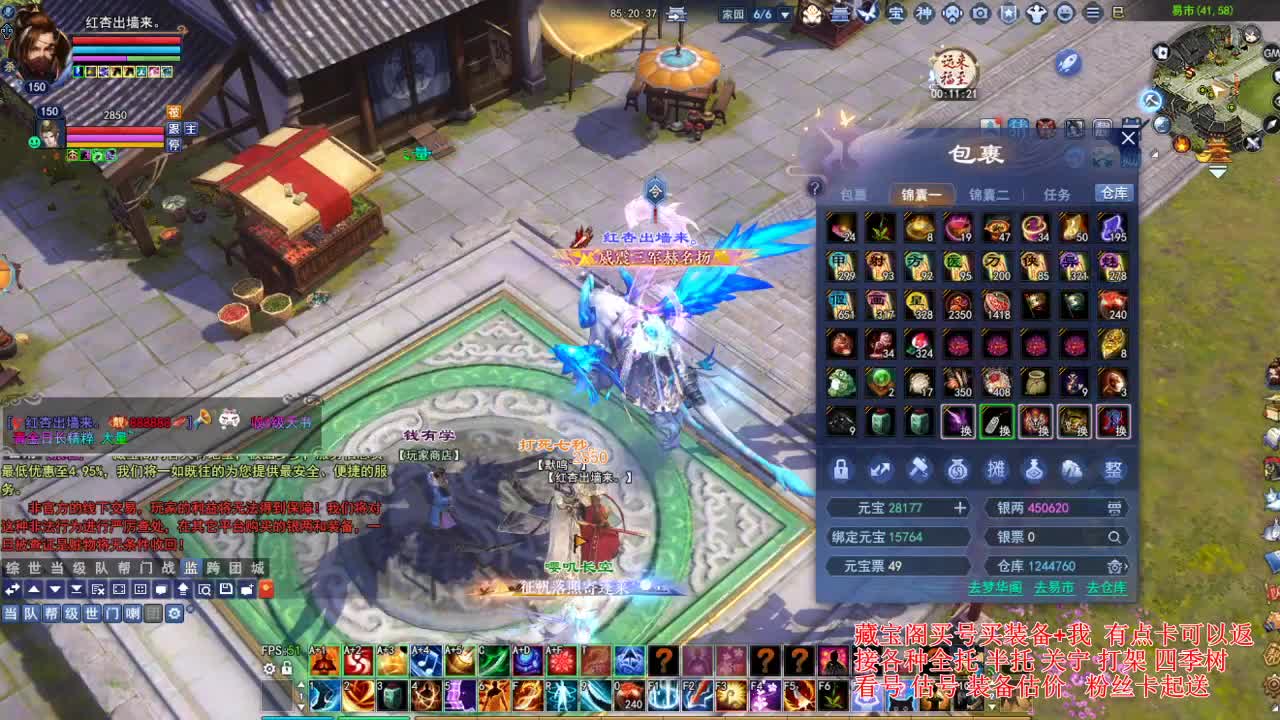The height and width of the screenshot is (720, 1280).
Task: Switch to the 锦囊二 tab
Action: point(991,195)
